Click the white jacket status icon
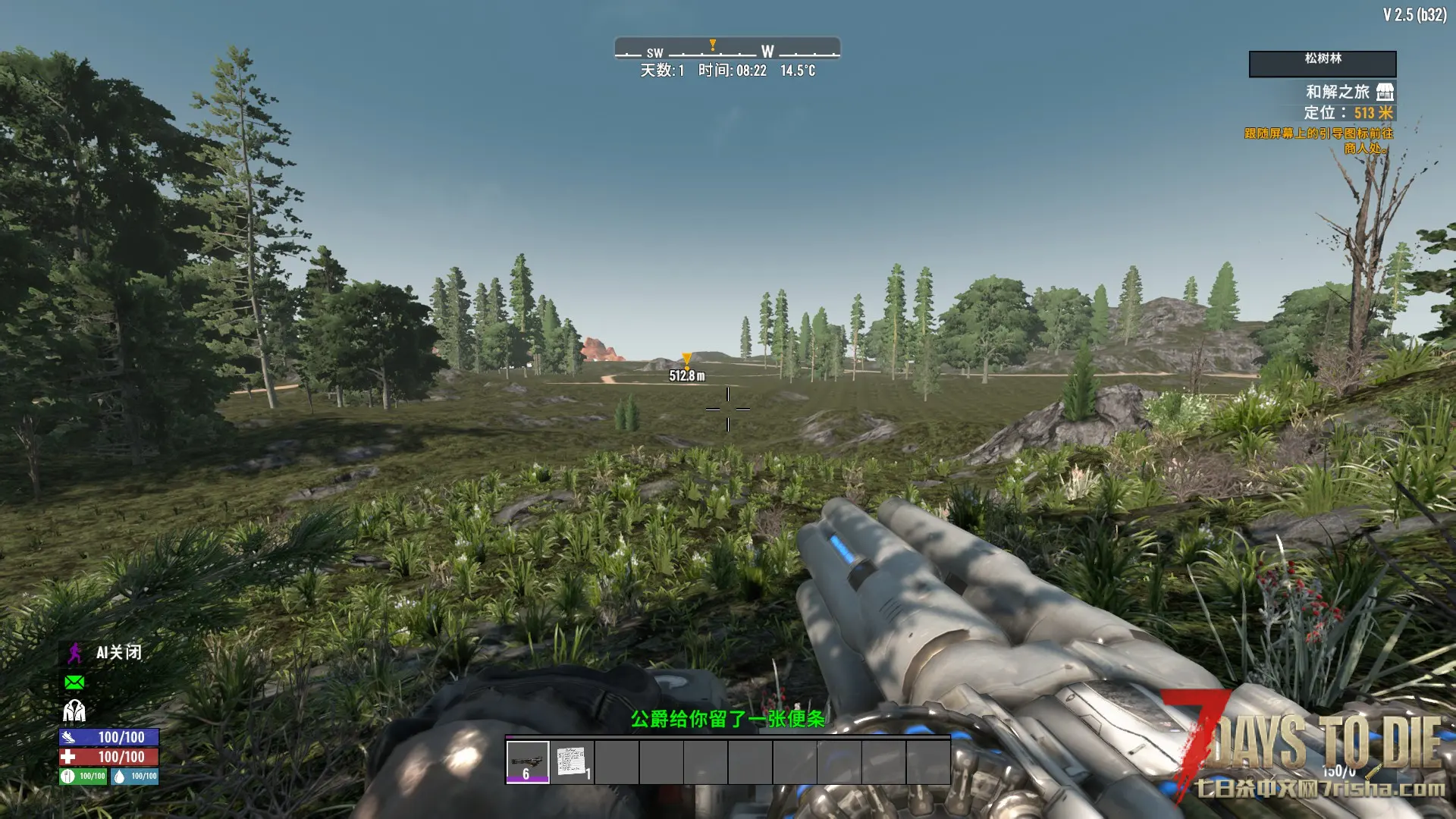The width and height of the screenshot is (1456, 819). 74,711
